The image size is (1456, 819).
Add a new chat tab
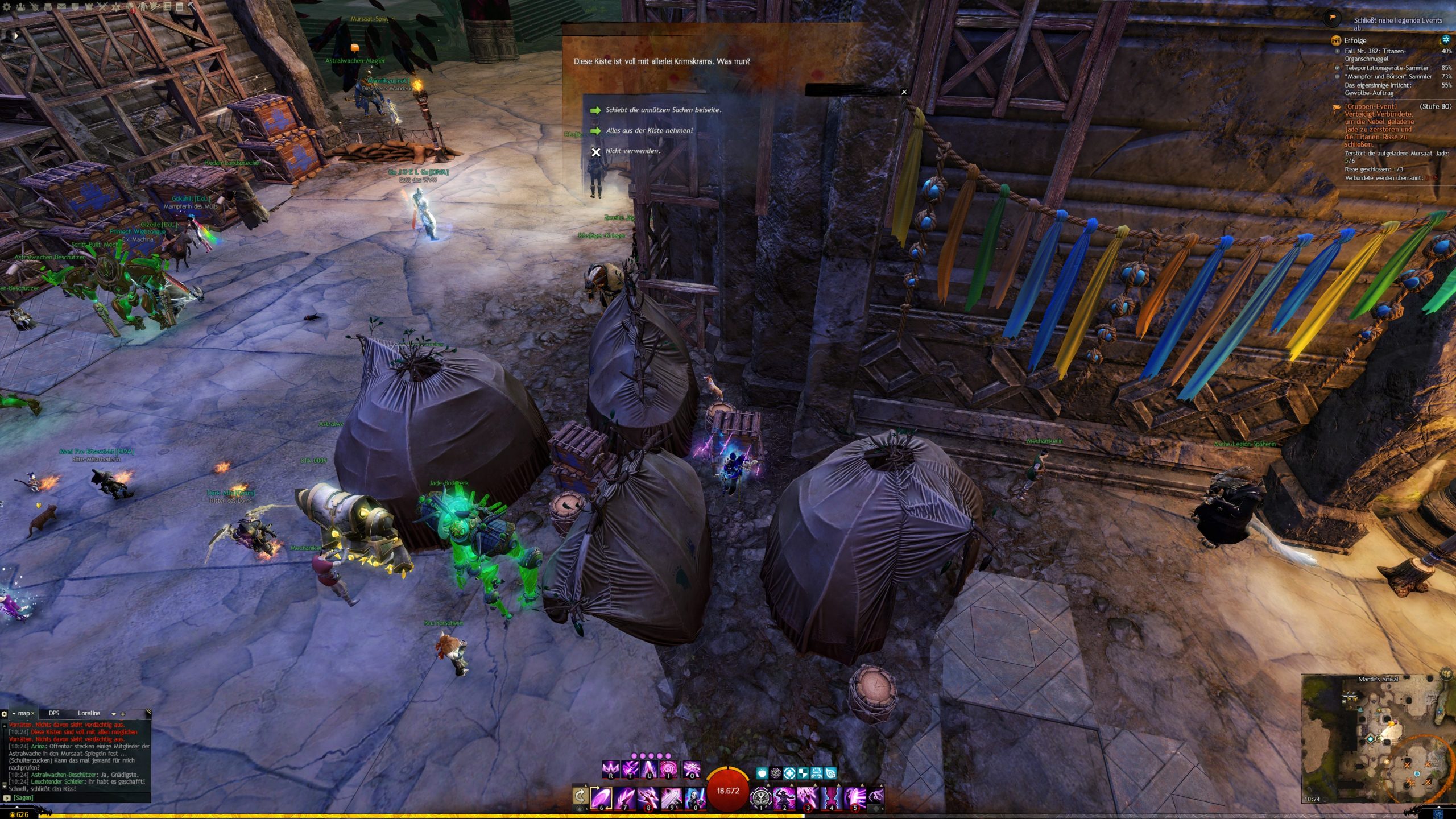pos(123,714)
